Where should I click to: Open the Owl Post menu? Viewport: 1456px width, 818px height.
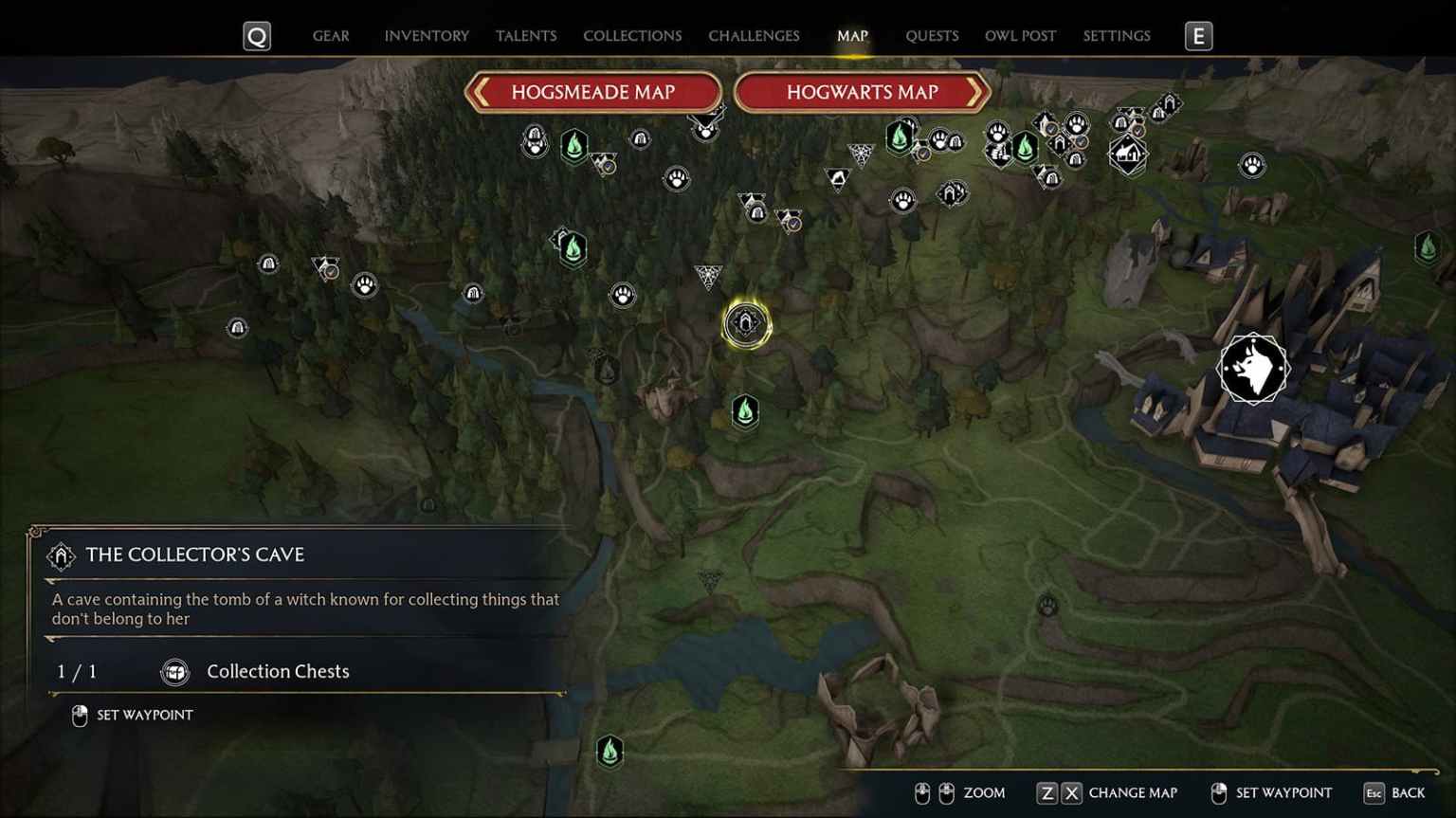coord(1019,35)
